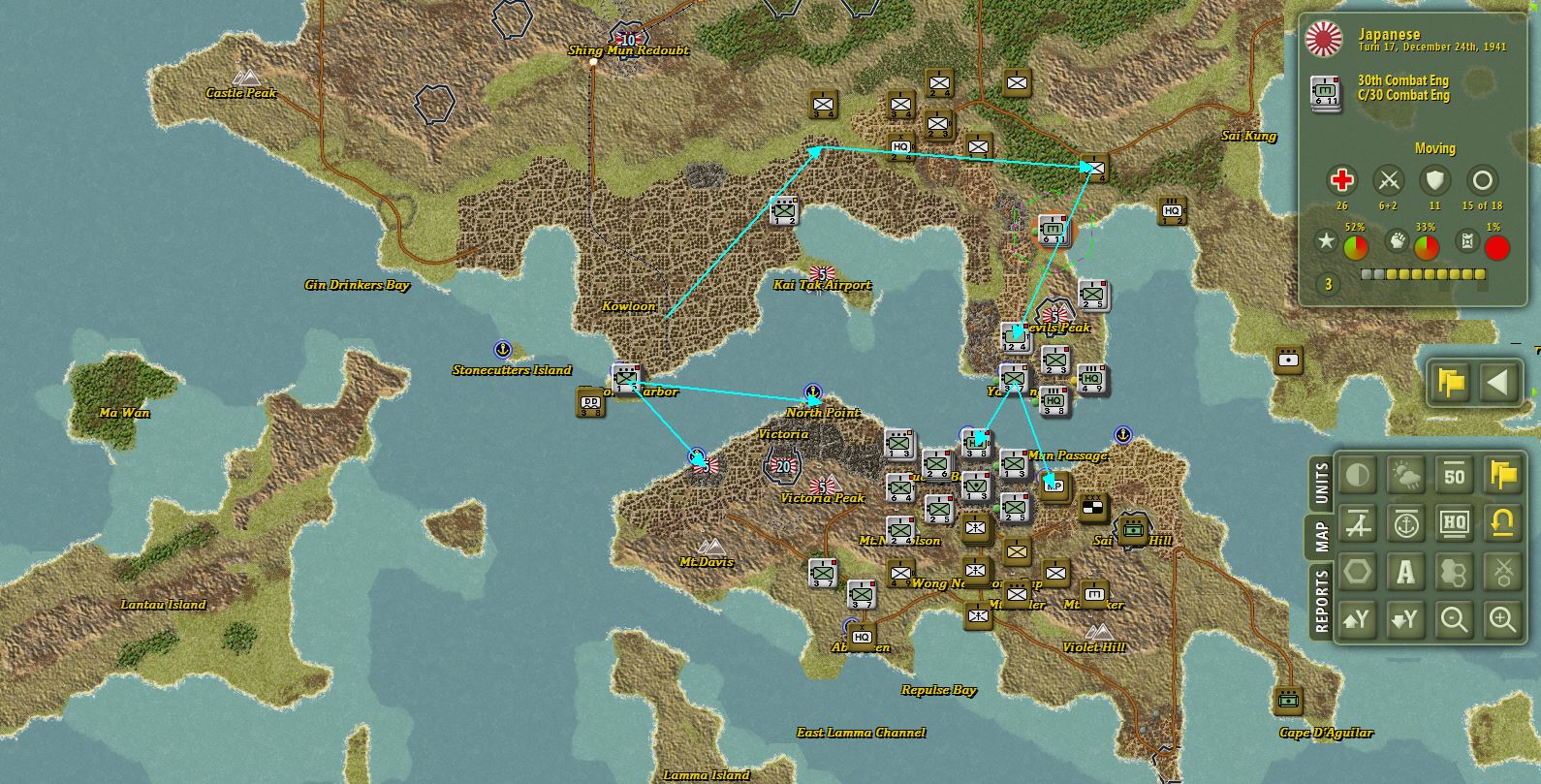Viewport: 1541px width, 784px height.
Task: Toggle map text labels with the A icon
Action: point(1405,572)
